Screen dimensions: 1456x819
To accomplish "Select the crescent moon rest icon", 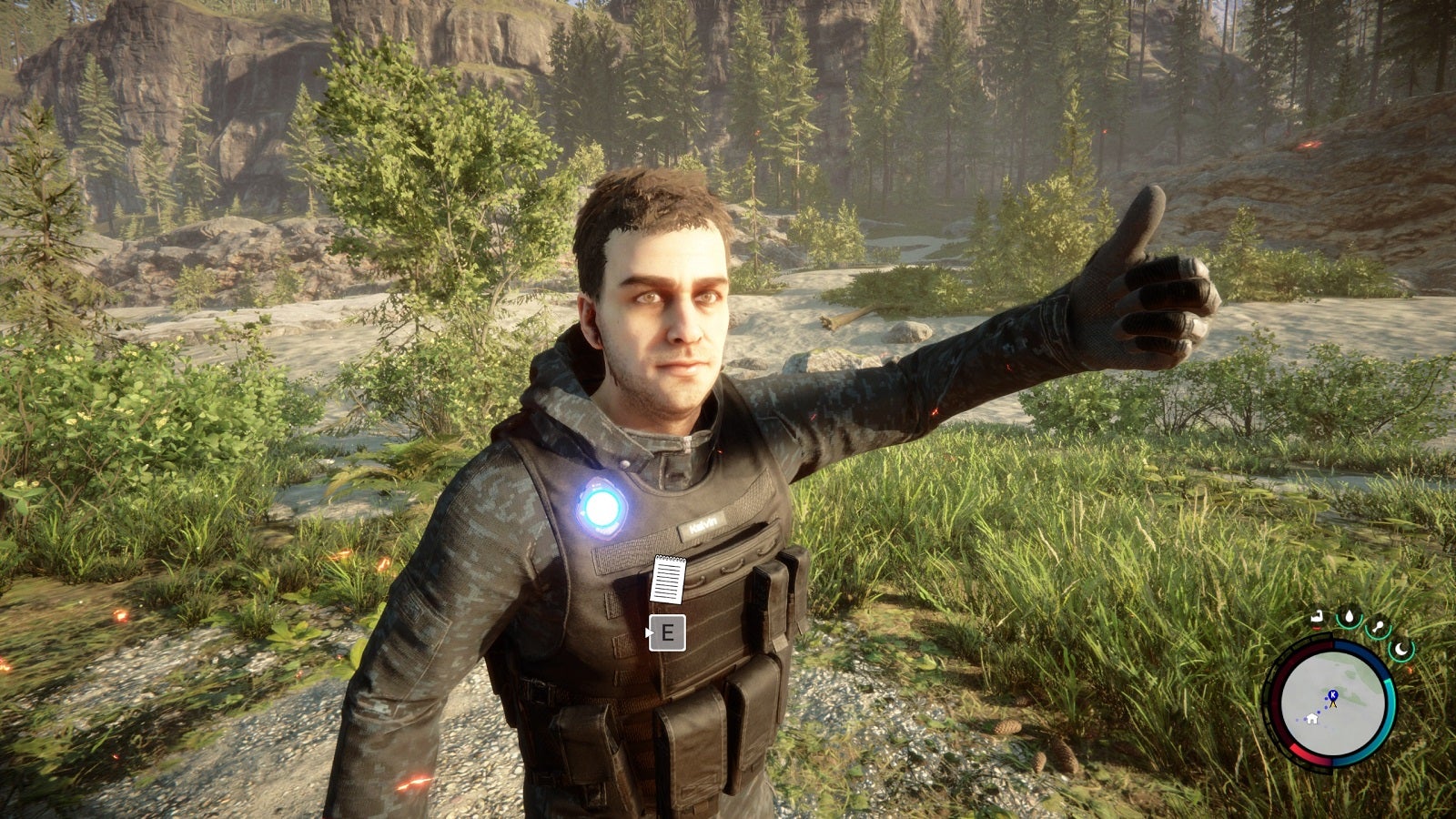I will click(1401, 650).
